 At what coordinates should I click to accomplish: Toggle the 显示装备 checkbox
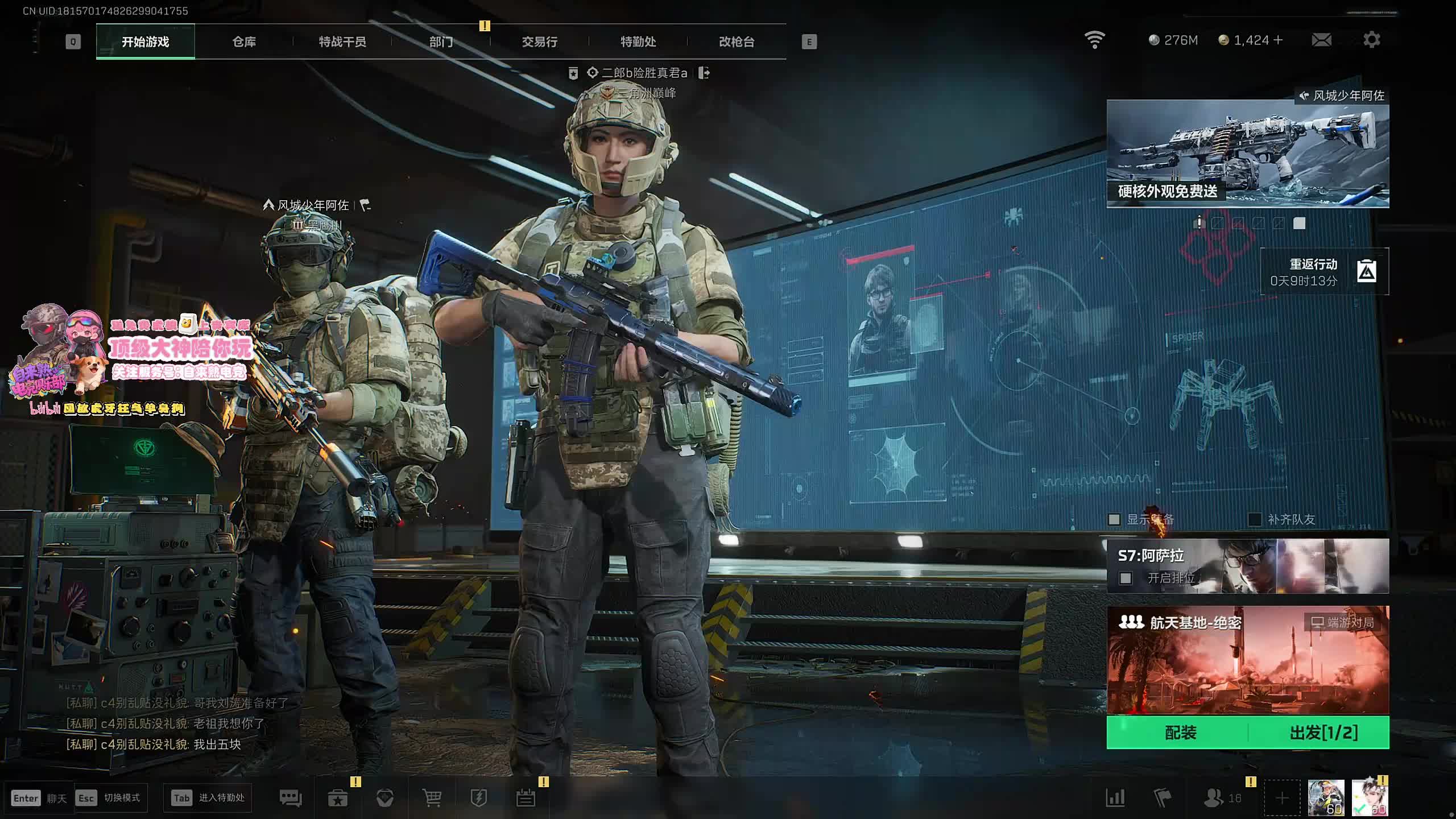click(1114, 519)
